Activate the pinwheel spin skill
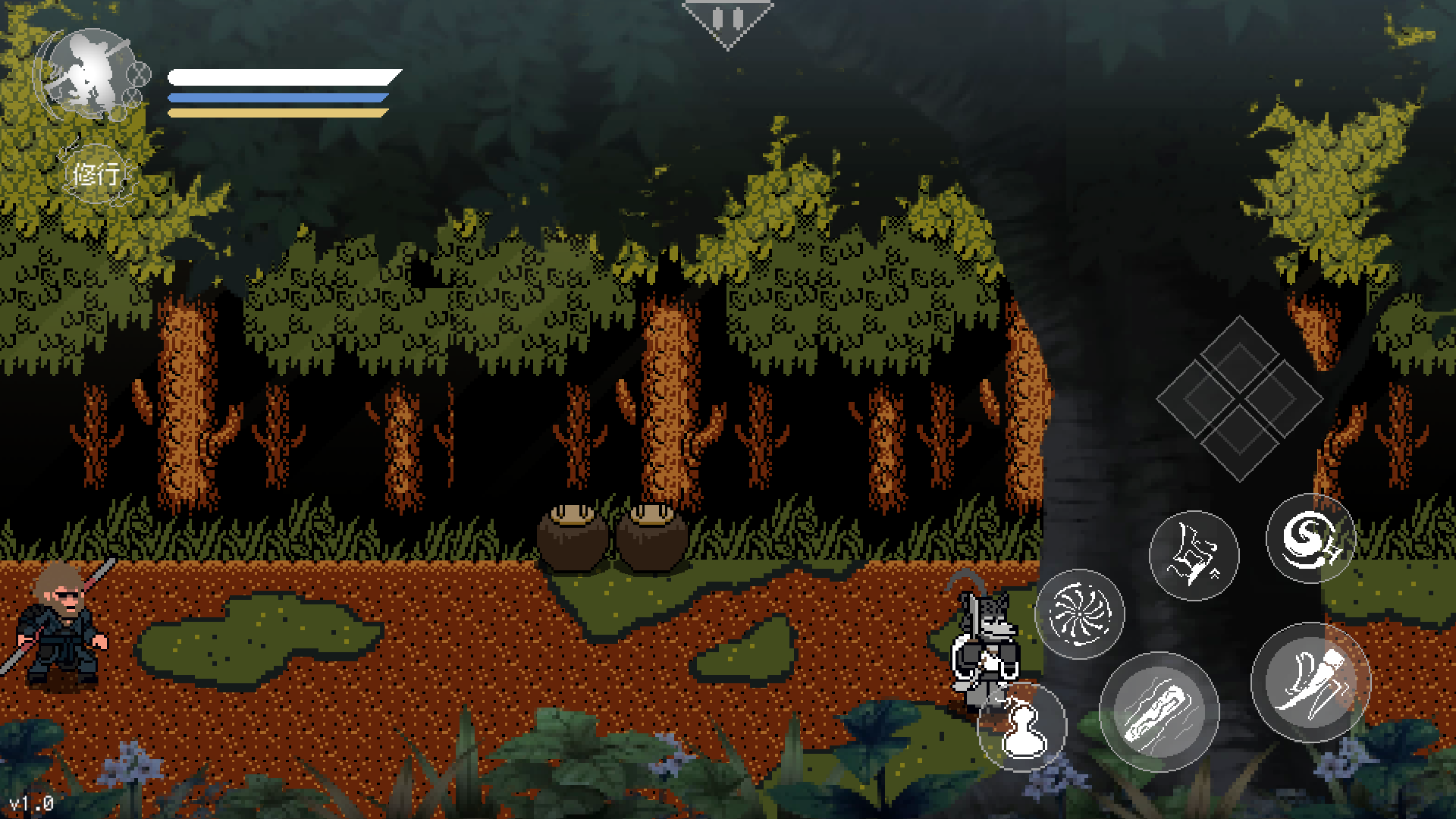The image size is (1456, 819). pos(1079,613)
